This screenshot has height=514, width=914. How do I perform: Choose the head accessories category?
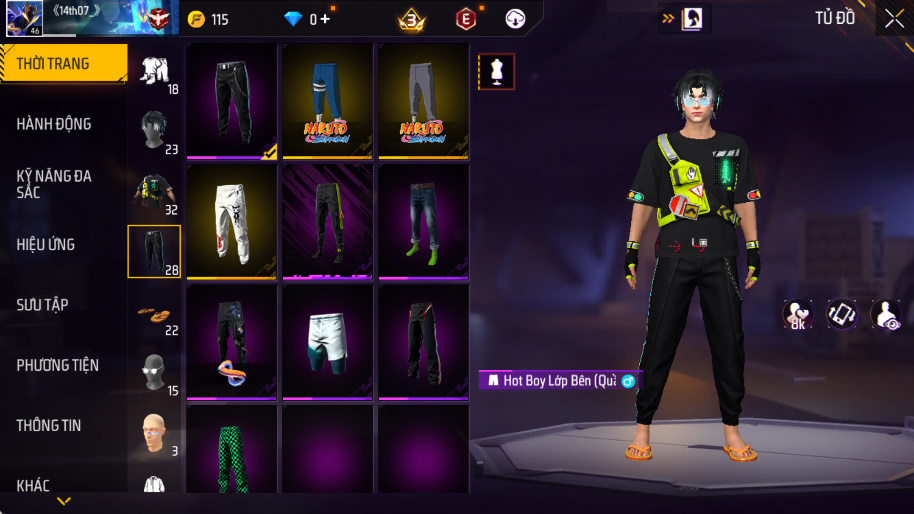(154, 130)
